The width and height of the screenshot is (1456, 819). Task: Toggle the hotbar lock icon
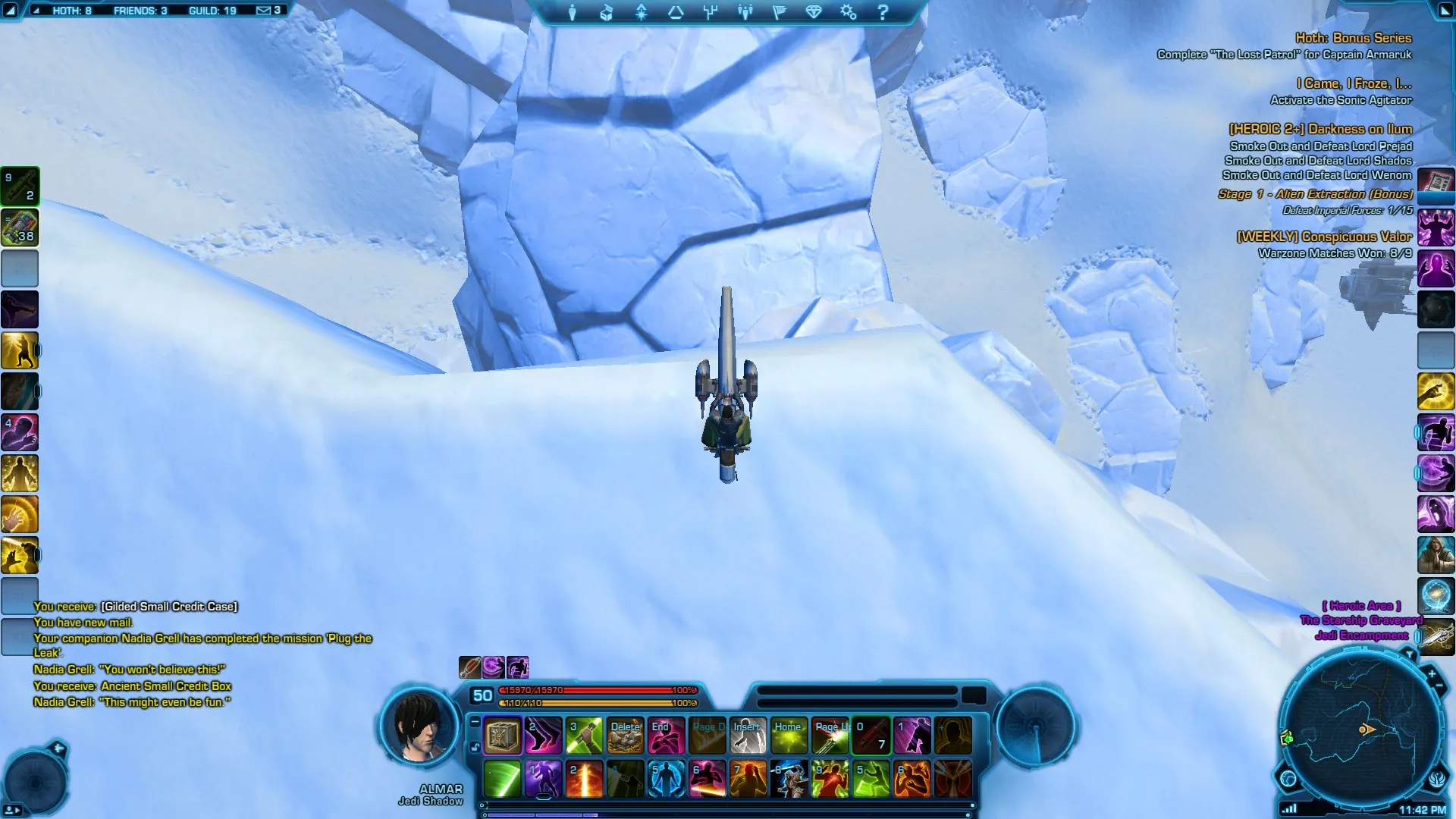pos(475,747)
